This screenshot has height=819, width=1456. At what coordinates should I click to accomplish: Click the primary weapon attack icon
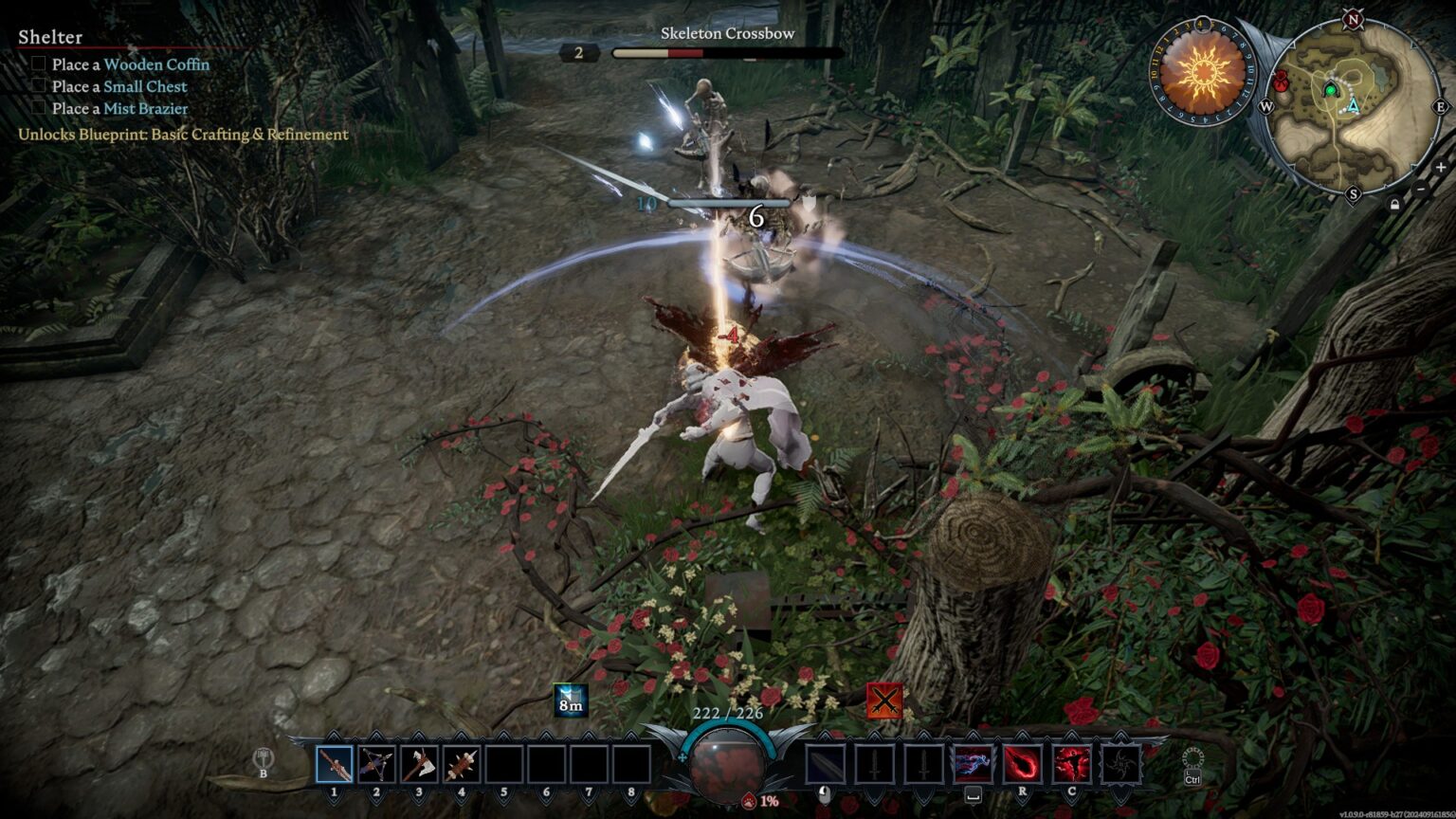(825, 764)
